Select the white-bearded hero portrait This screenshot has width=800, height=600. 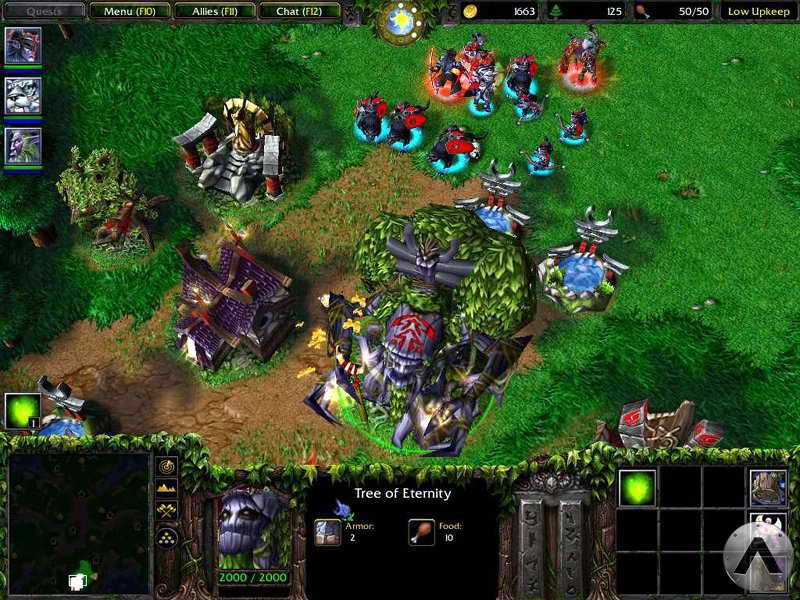click(22, 95)
